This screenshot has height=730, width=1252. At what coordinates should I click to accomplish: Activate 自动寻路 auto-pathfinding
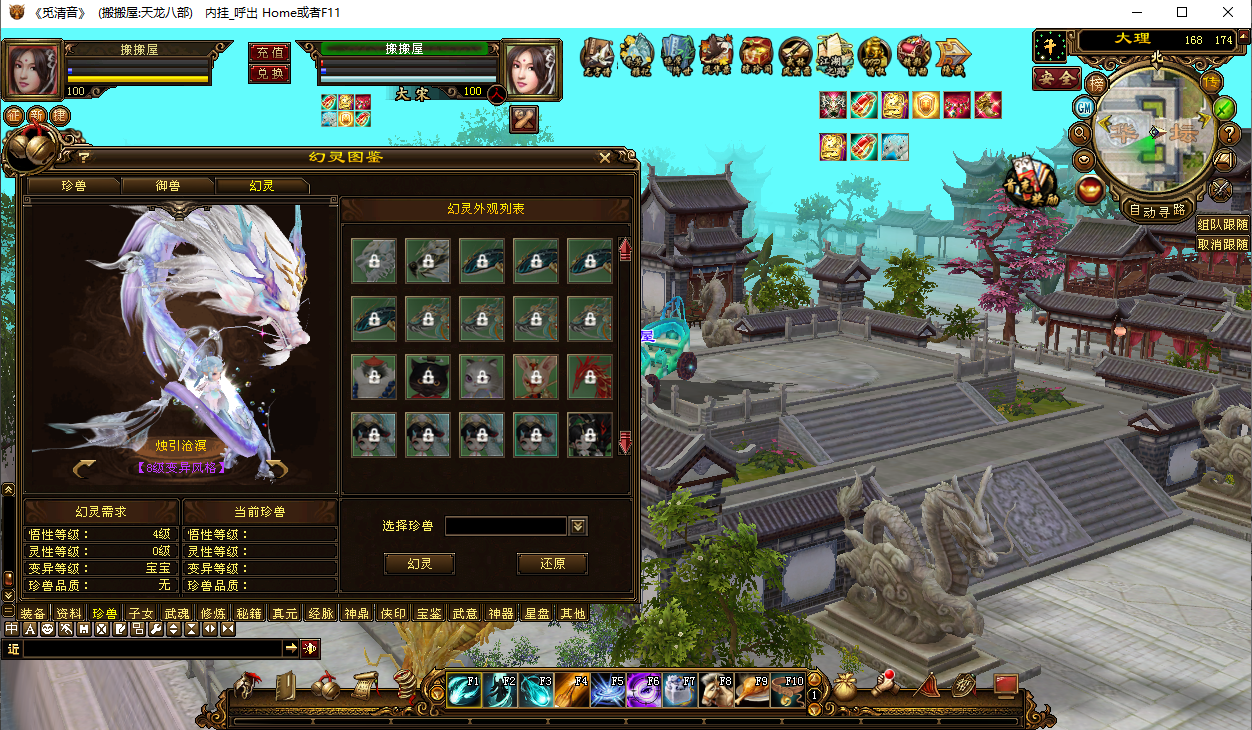(x=1157, y=210)
